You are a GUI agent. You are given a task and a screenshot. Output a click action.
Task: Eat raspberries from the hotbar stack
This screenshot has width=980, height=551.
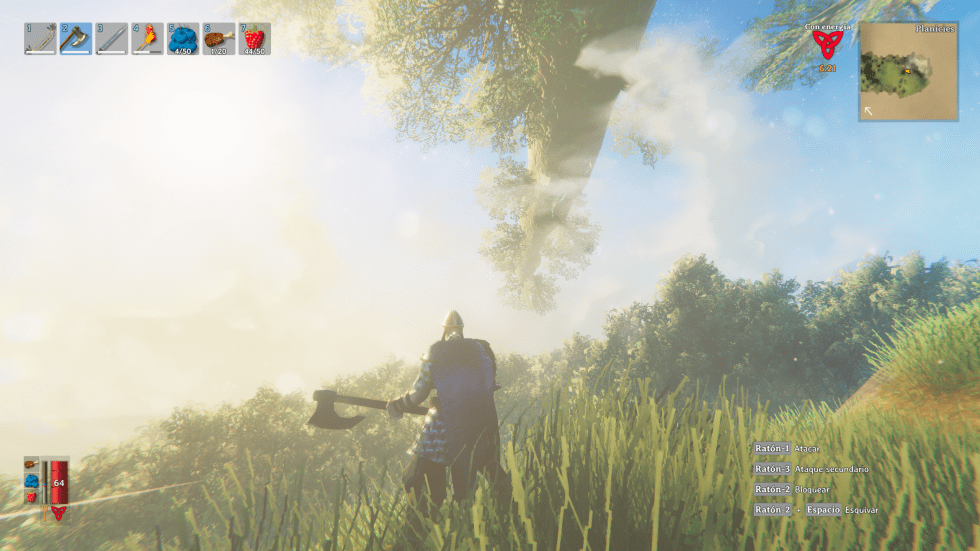click(255, 39)
